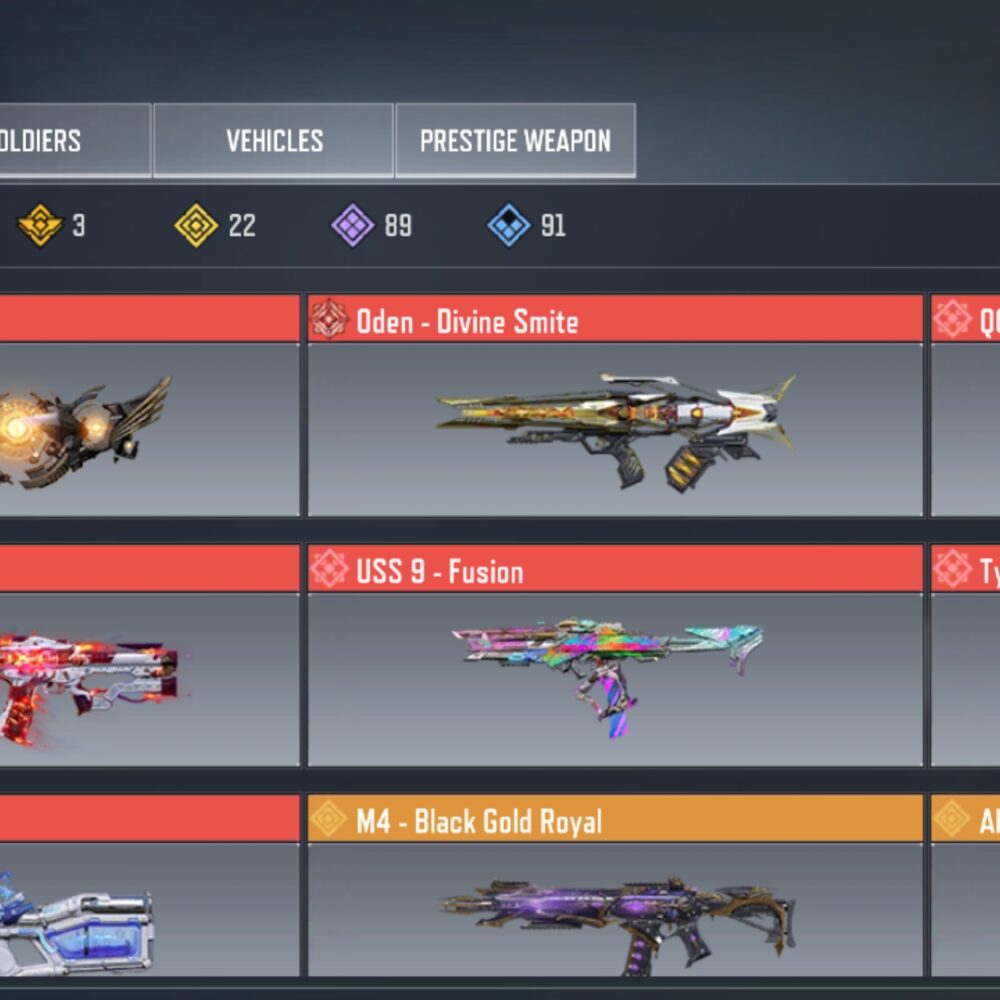The image size is (1000, 1000).
Task: Open the Prestige Weapon tab
Action: pos(515,141)
